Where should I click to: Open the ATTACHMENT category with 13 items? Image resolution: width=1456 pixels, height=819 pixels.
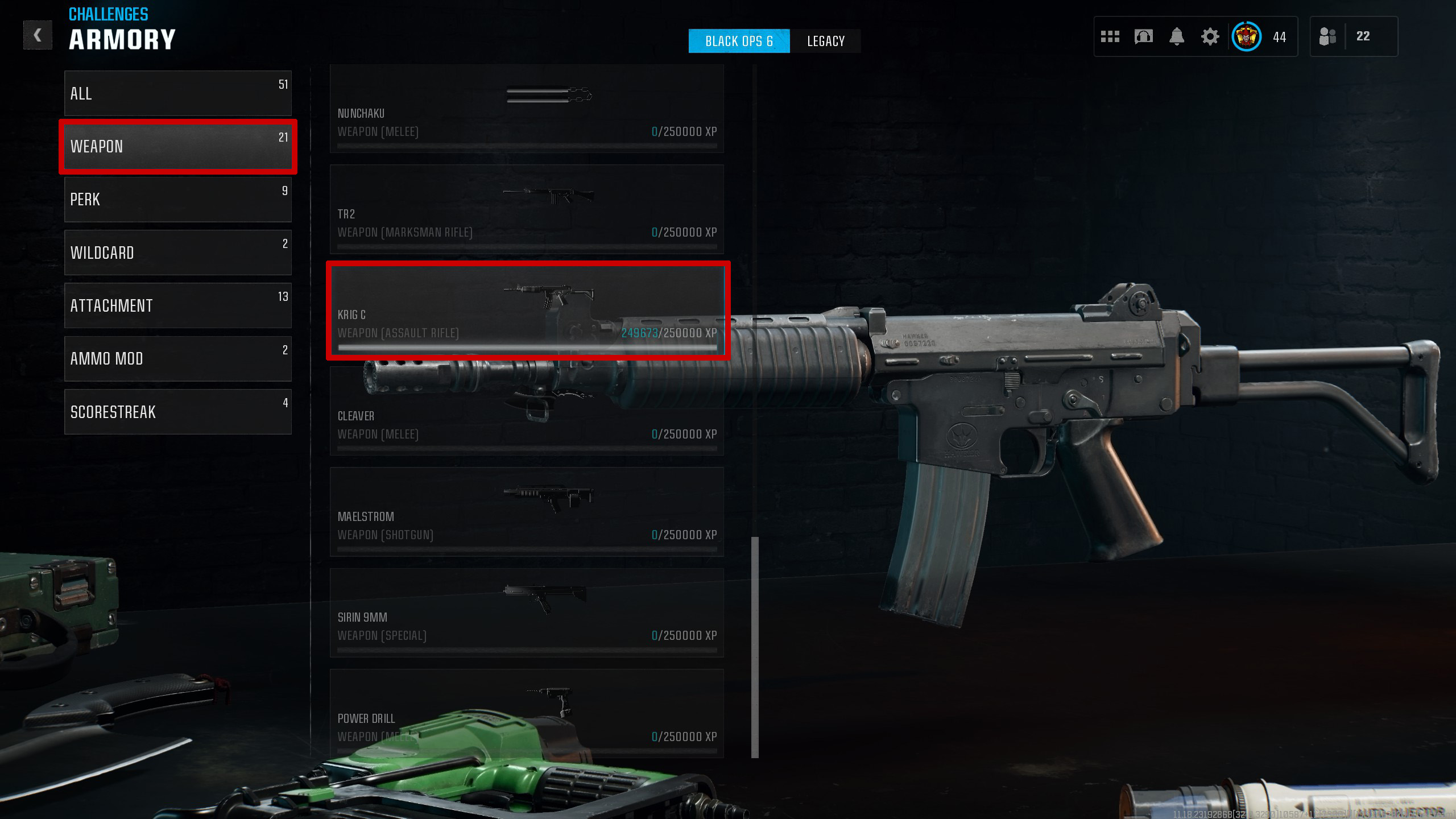tap(177, 305)
